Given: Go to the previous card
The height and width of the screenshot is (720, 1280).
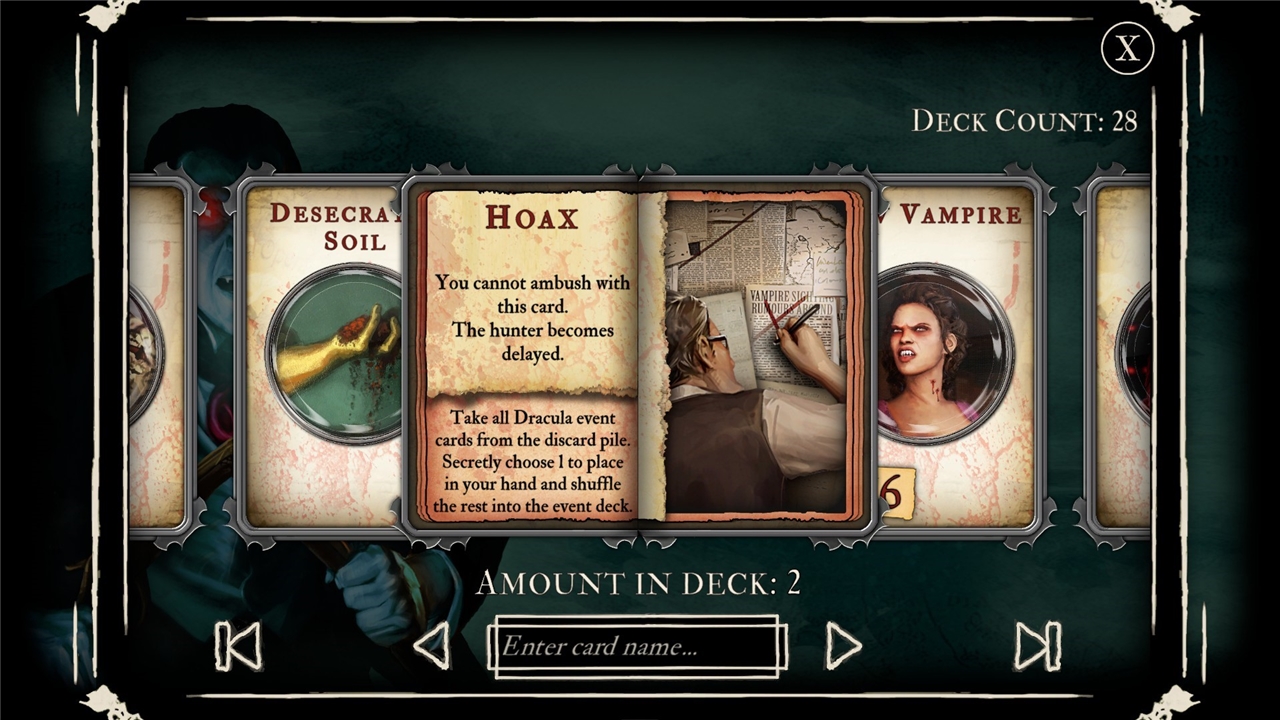Looking at the screenshot, I should pos(432,646).
